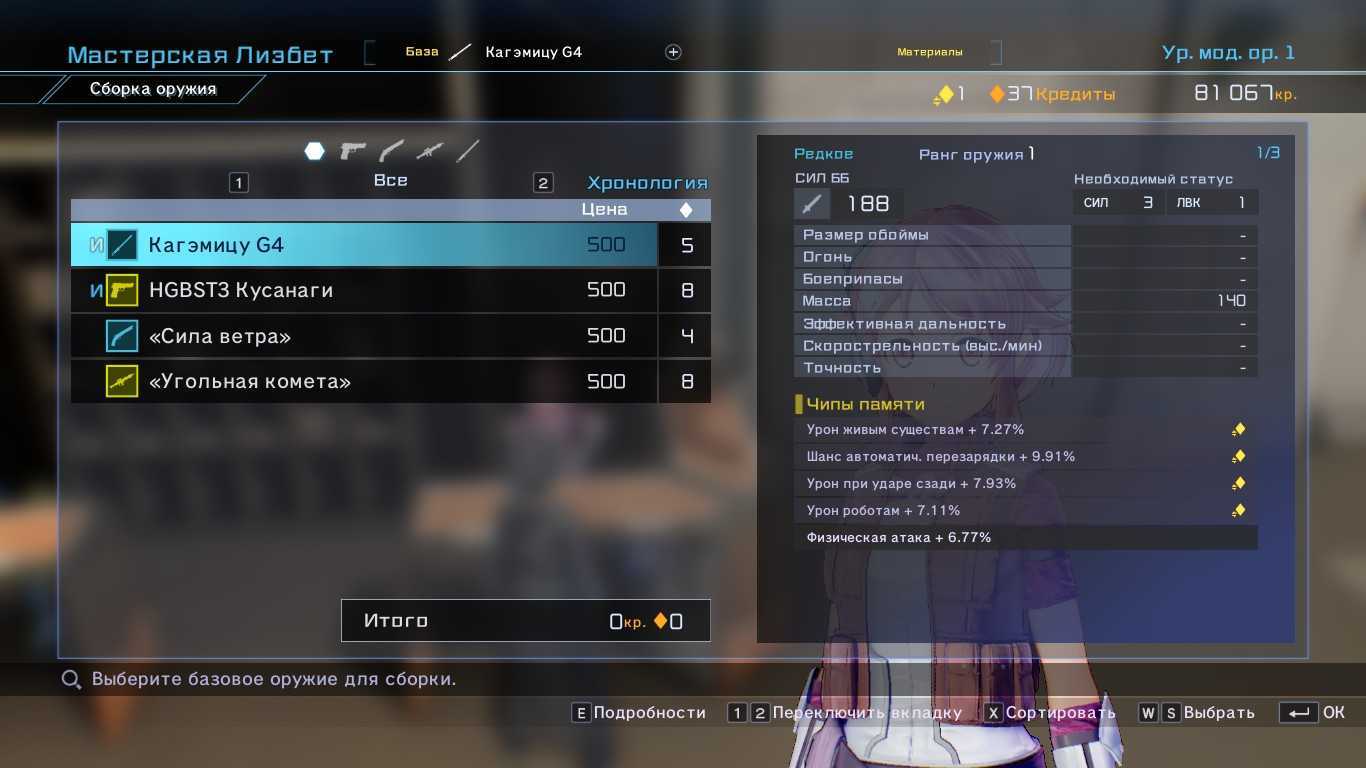This screenshot has width=1366, height=768.
Task: Click the Цена column header
Action: 605,209
